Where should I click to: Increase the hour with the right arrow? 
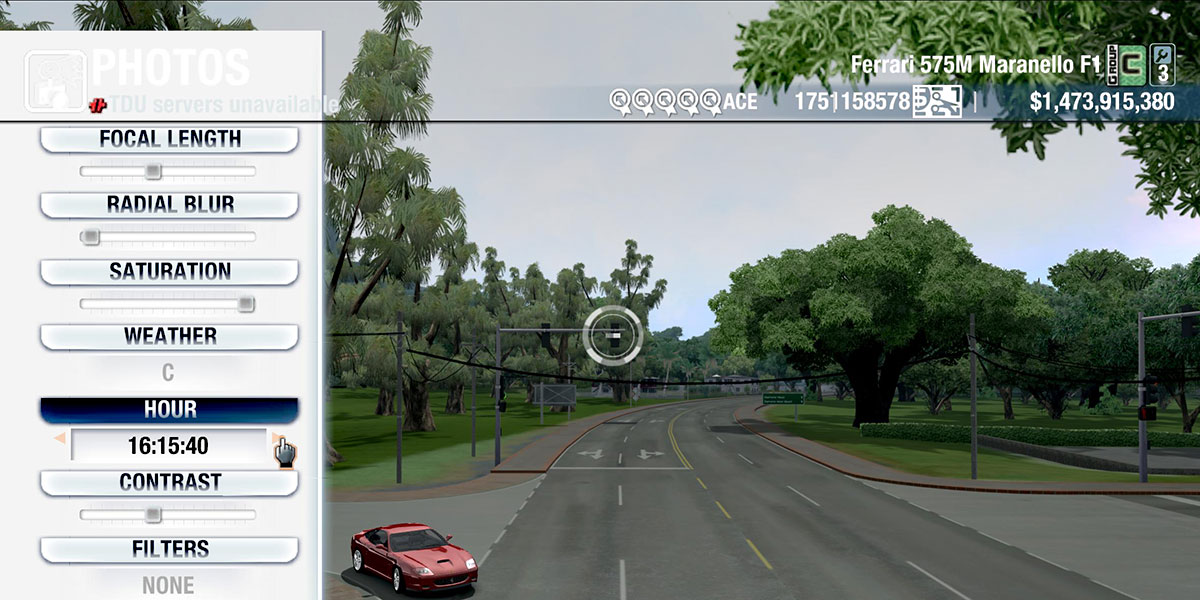click(276, 438)
